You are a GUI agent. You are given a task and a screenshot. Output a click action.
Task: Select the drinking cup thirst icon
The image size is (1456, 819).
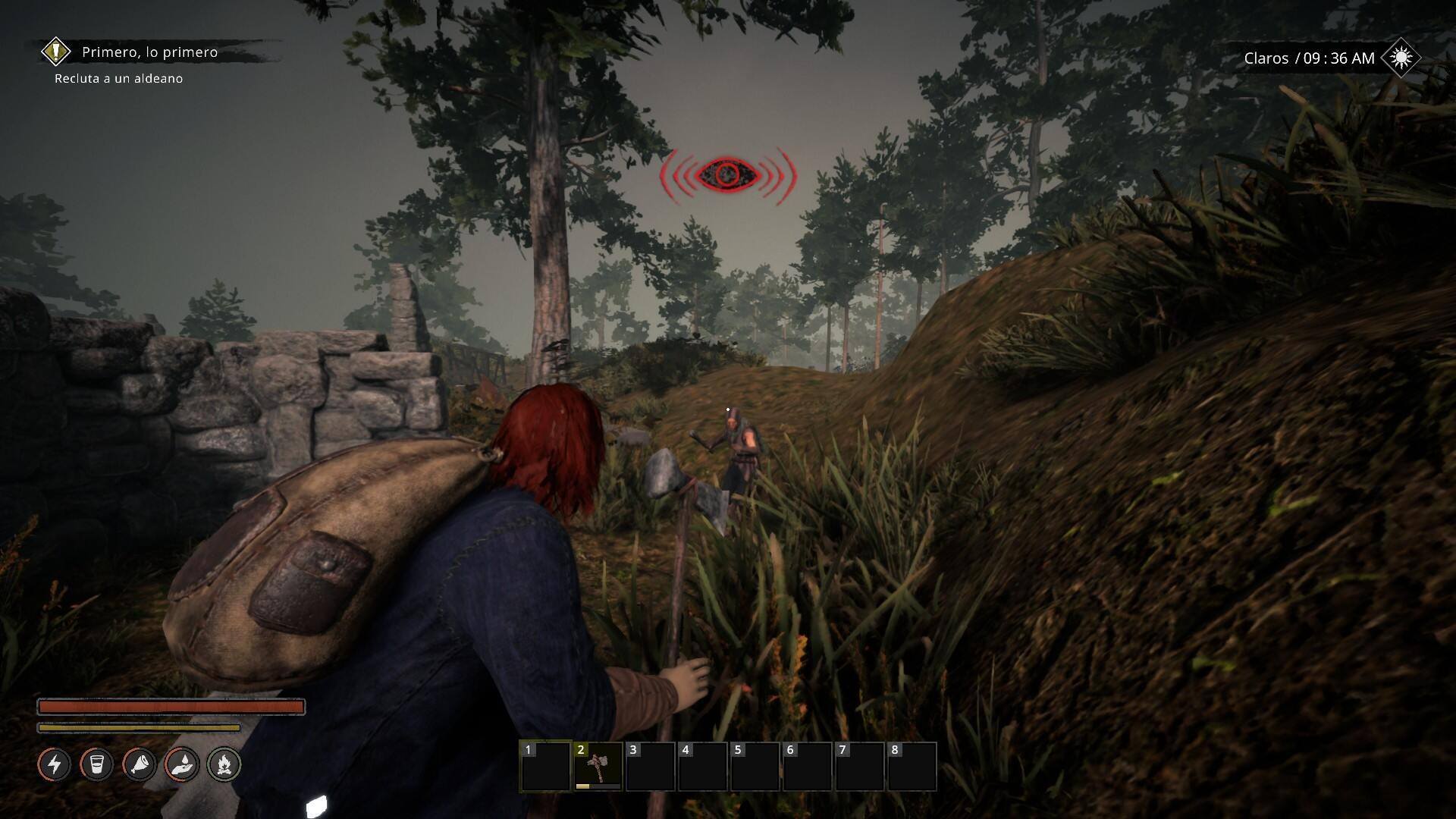click(96, 764)
